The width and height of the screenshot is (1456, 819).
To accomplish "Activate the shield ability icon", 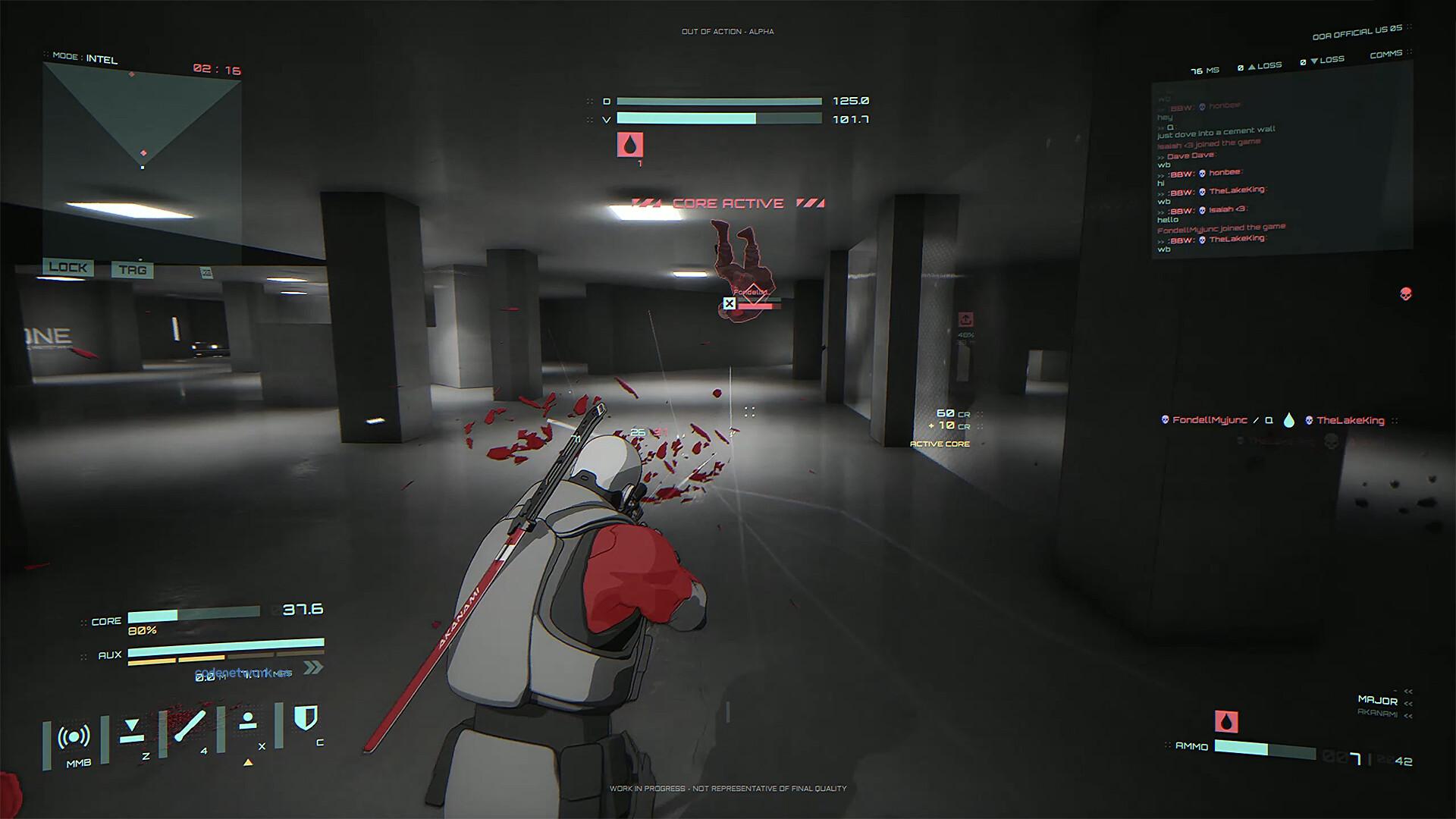I will 305,717.
